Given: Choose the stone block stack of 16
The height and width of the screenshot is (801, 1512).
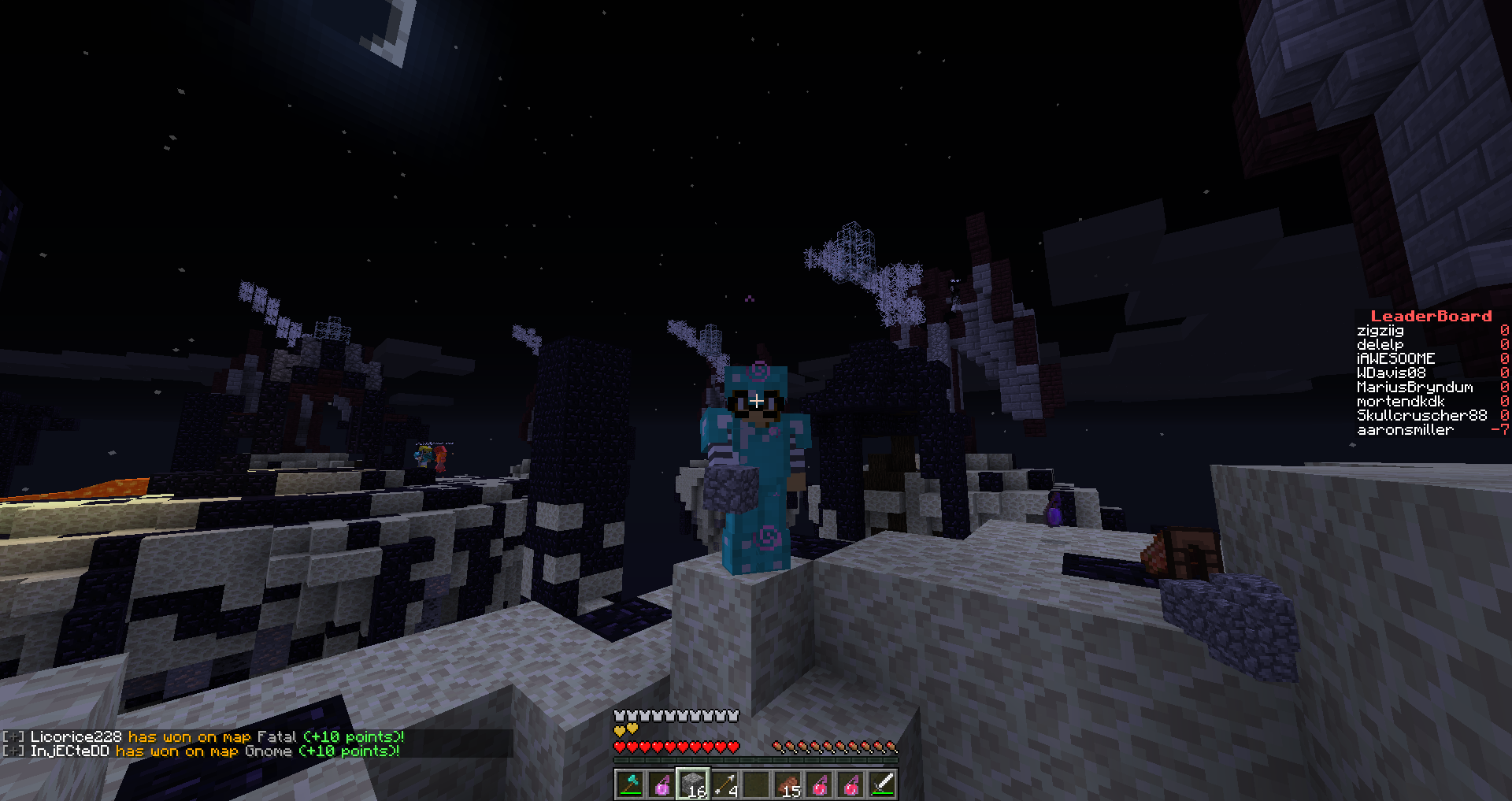Looking at the screenshot, I should 693,784.
